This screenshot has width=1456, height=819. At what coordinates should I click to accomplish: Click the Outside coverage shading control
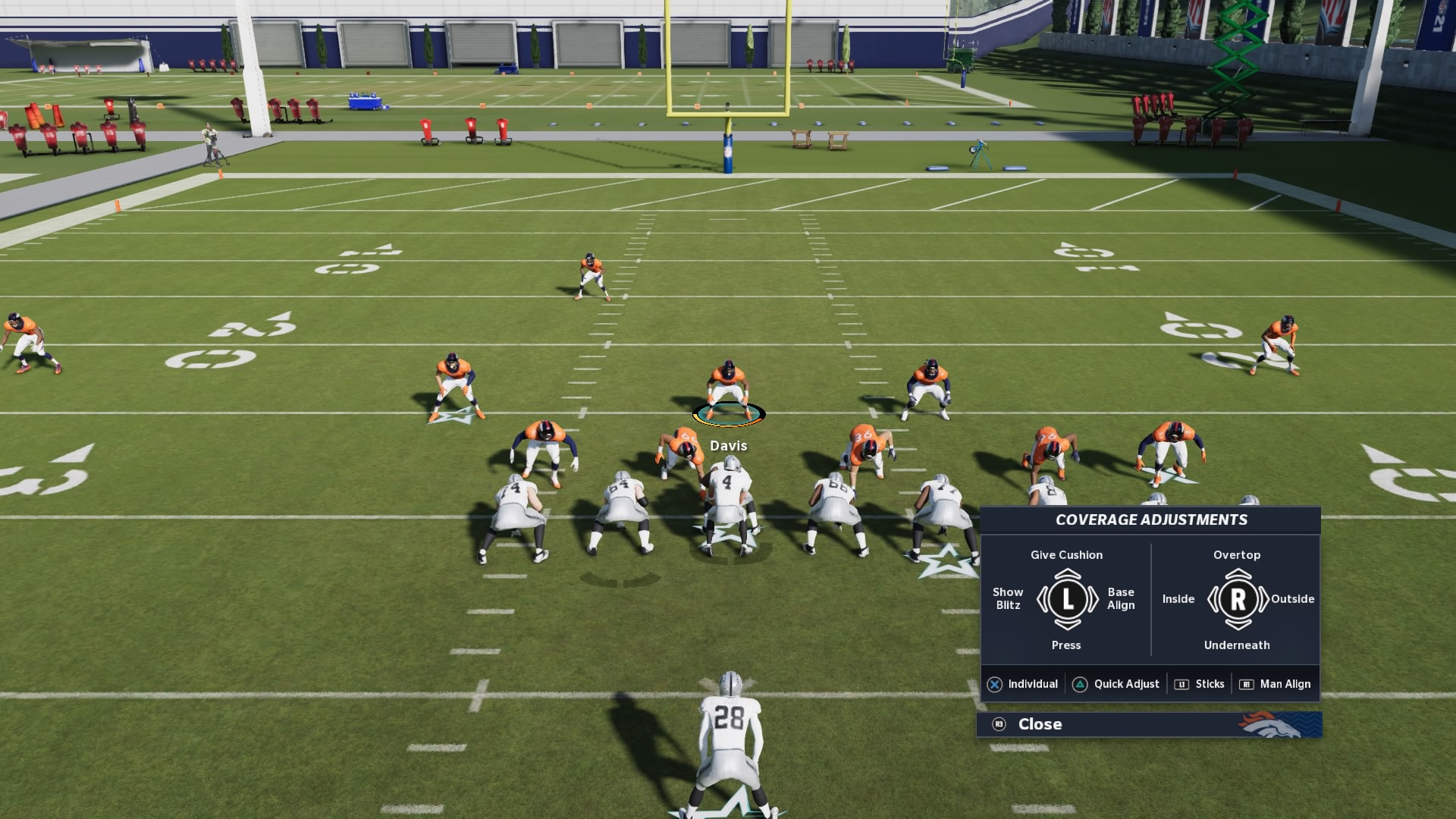click(x=1292, y=598)
